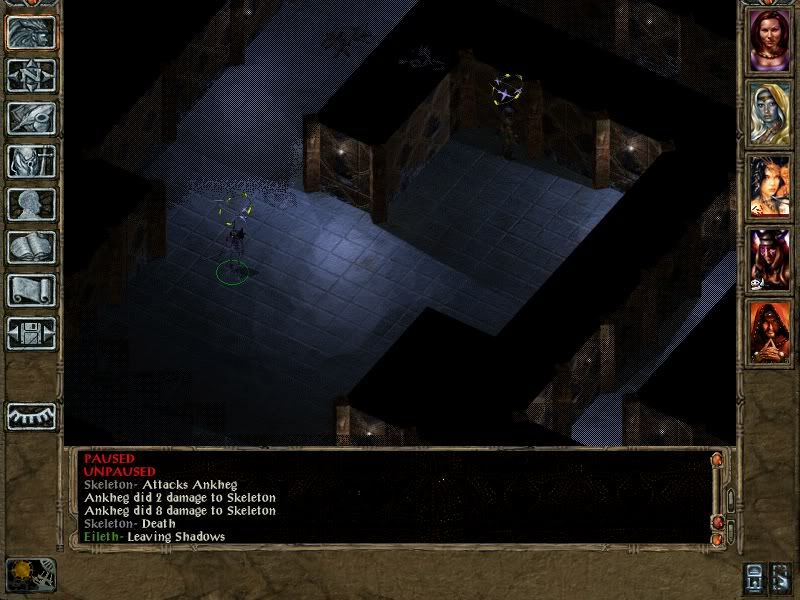Toggle pause with the clock icon

tap(30, 574)
